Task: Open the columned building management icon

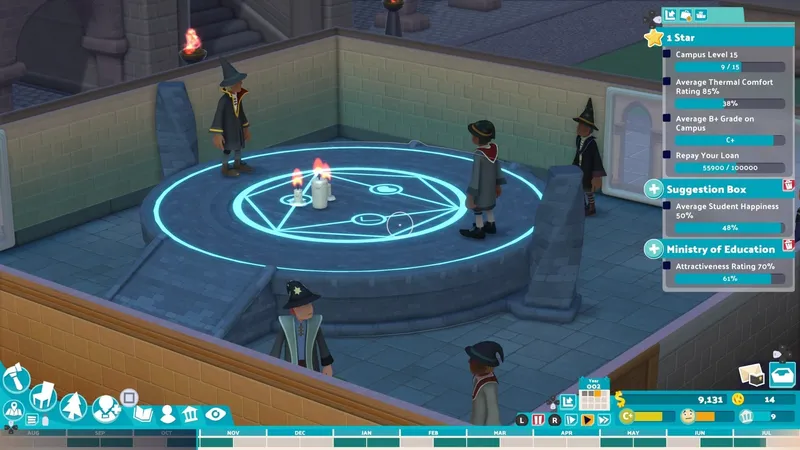Action: click(191, 414)
